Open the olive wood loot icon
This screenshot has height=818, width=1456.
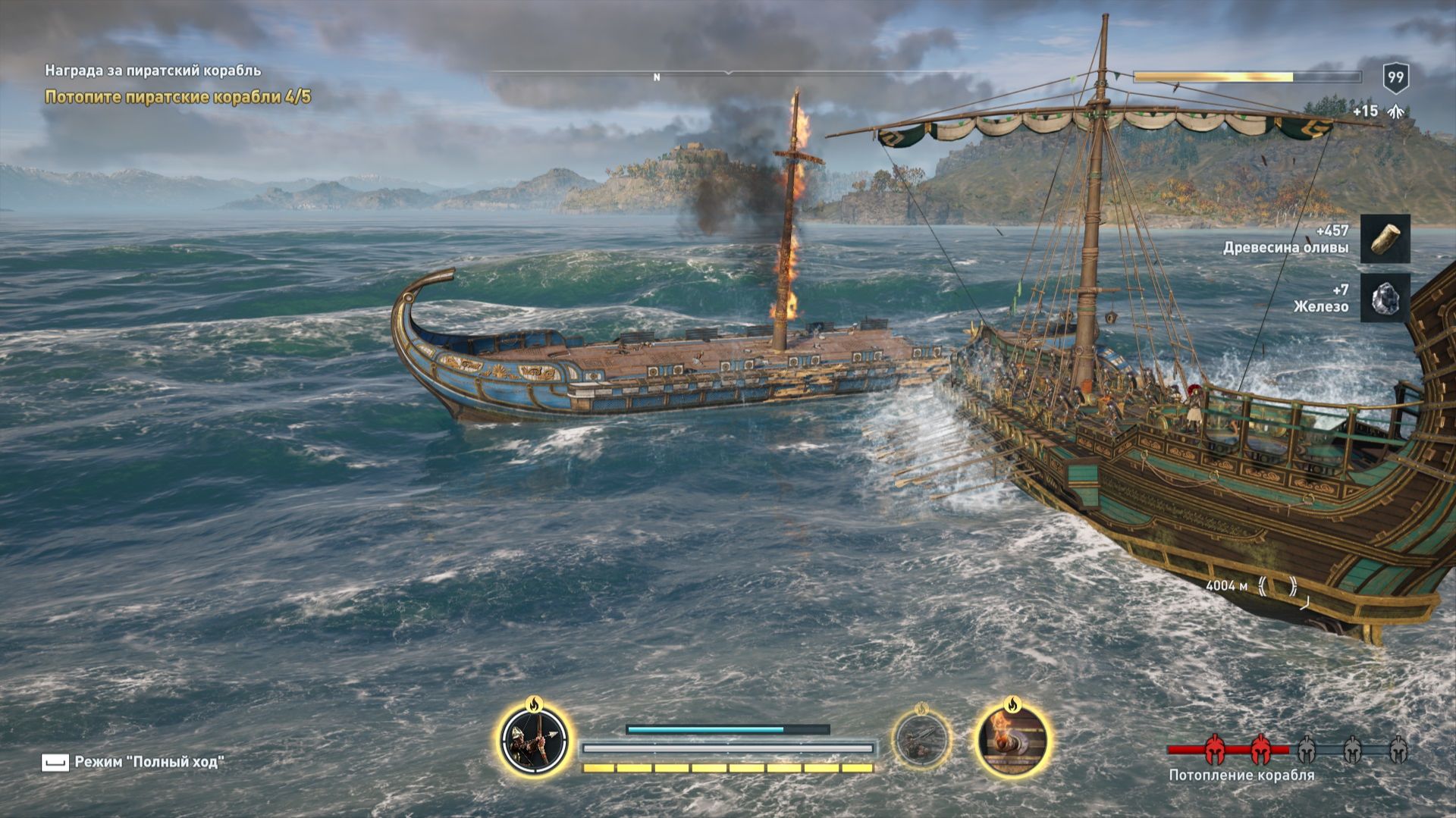tap(1385, 239)
